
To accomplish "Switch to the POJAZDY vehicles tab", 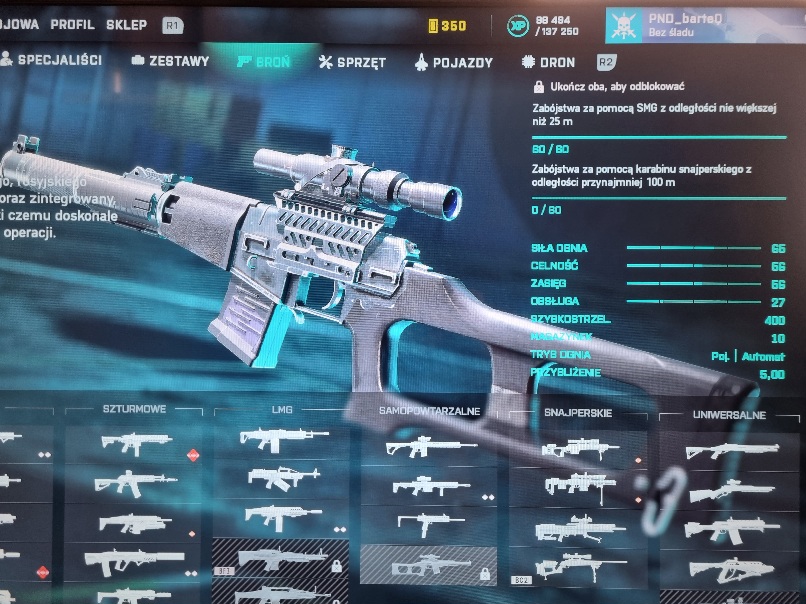I will tap(453, 62).
